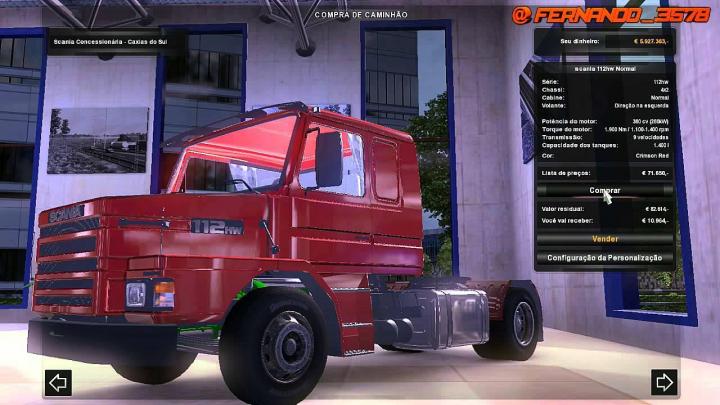Show the next truck with right arrow
Image resolution: width=720 pixels, height=405 pixels.
(663, 381)
